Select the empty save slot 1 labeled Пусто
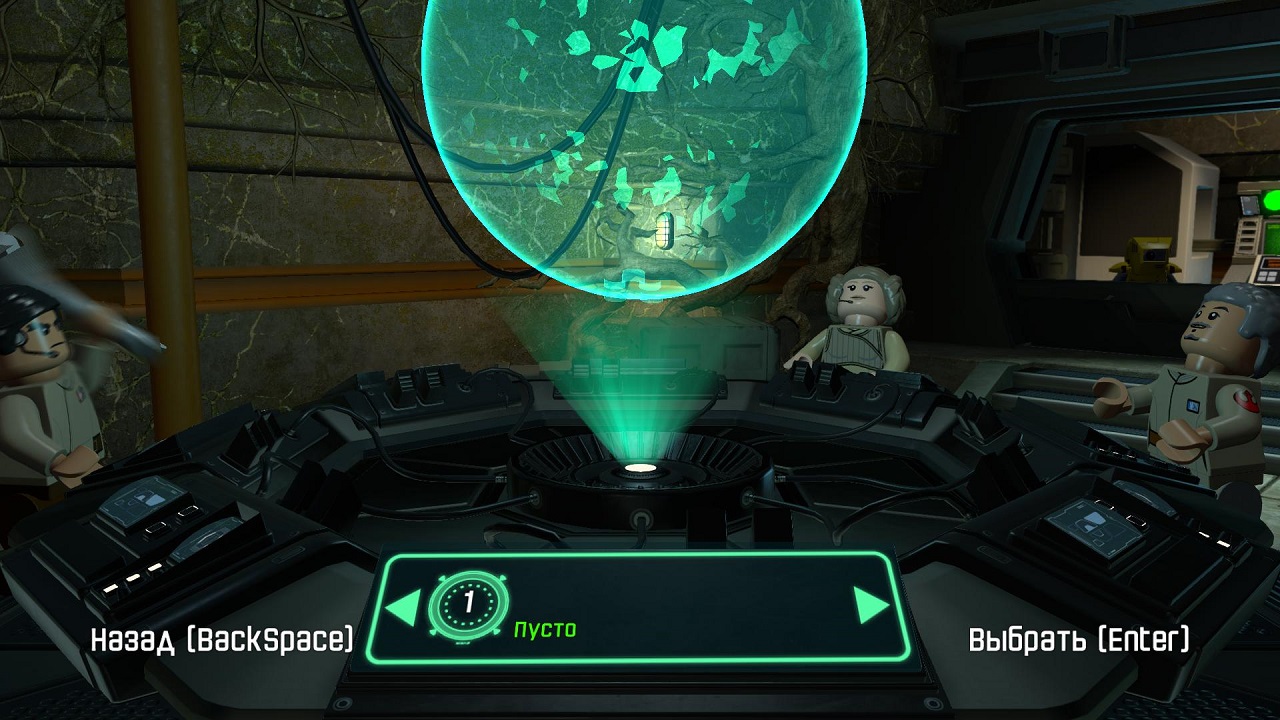This screenshot has width=1280, height=720. (x=544, y=629)
